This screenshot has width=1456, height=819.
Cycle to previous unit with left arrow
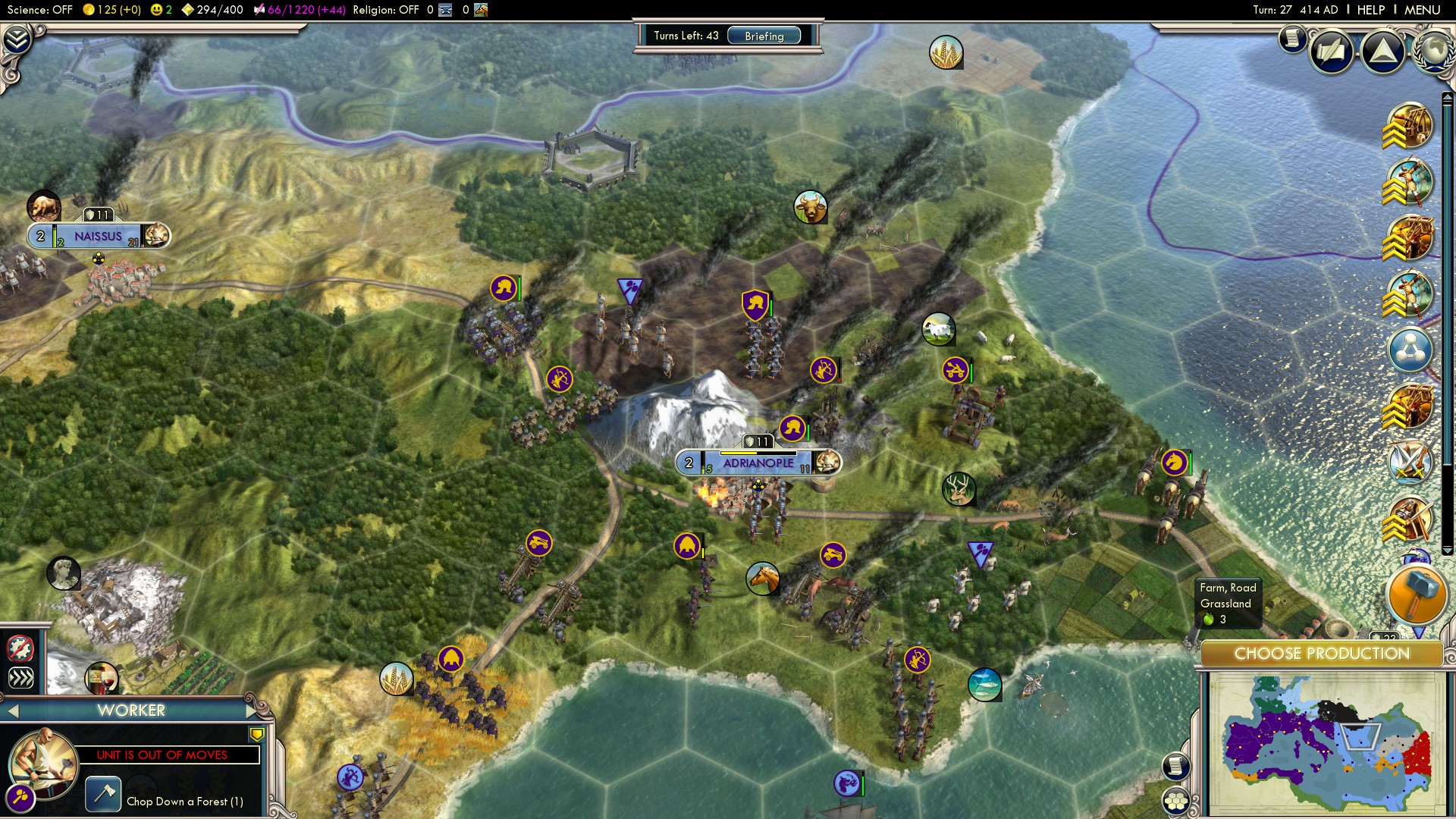point(13,711)
